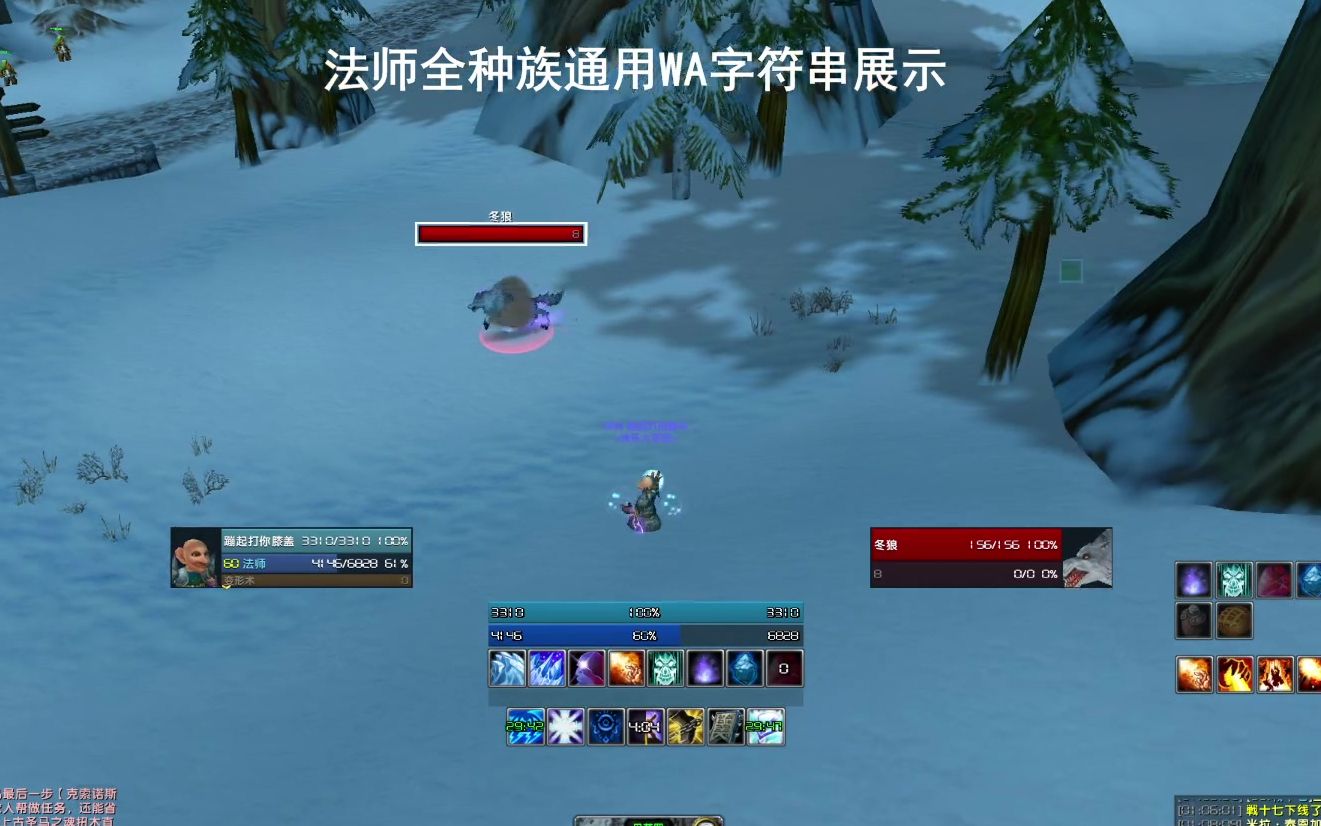
Task: Click the leftmost fire icon in the bottom-right row
Action: [x=1195, y=674]
